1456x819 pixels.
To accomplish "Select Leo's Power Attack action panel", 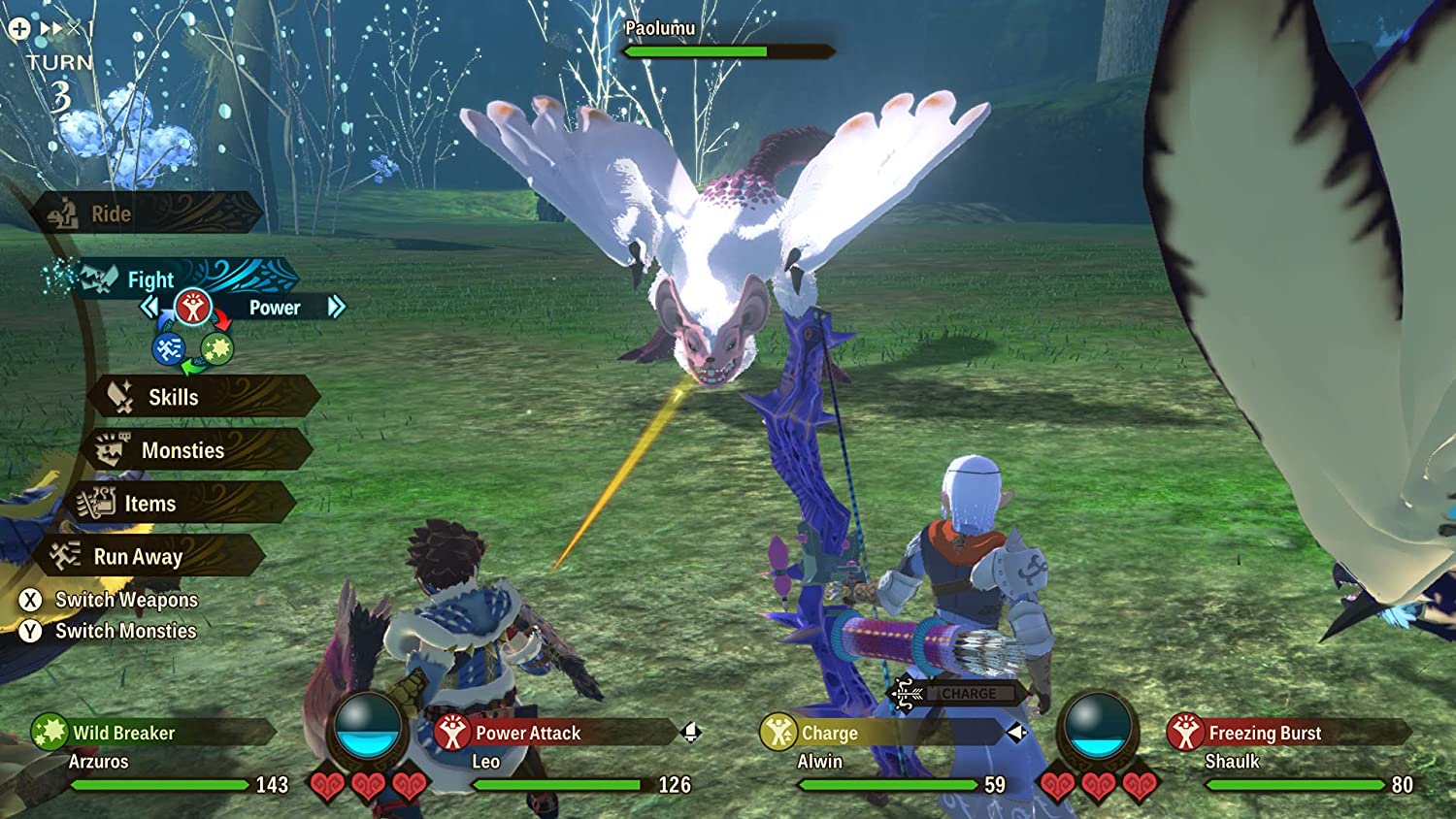I will point(553,733).
